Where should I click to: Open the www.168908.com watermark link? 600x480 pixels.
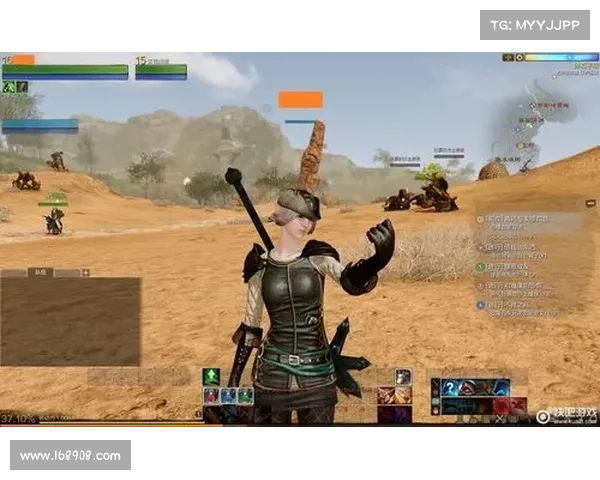point(71,456)
